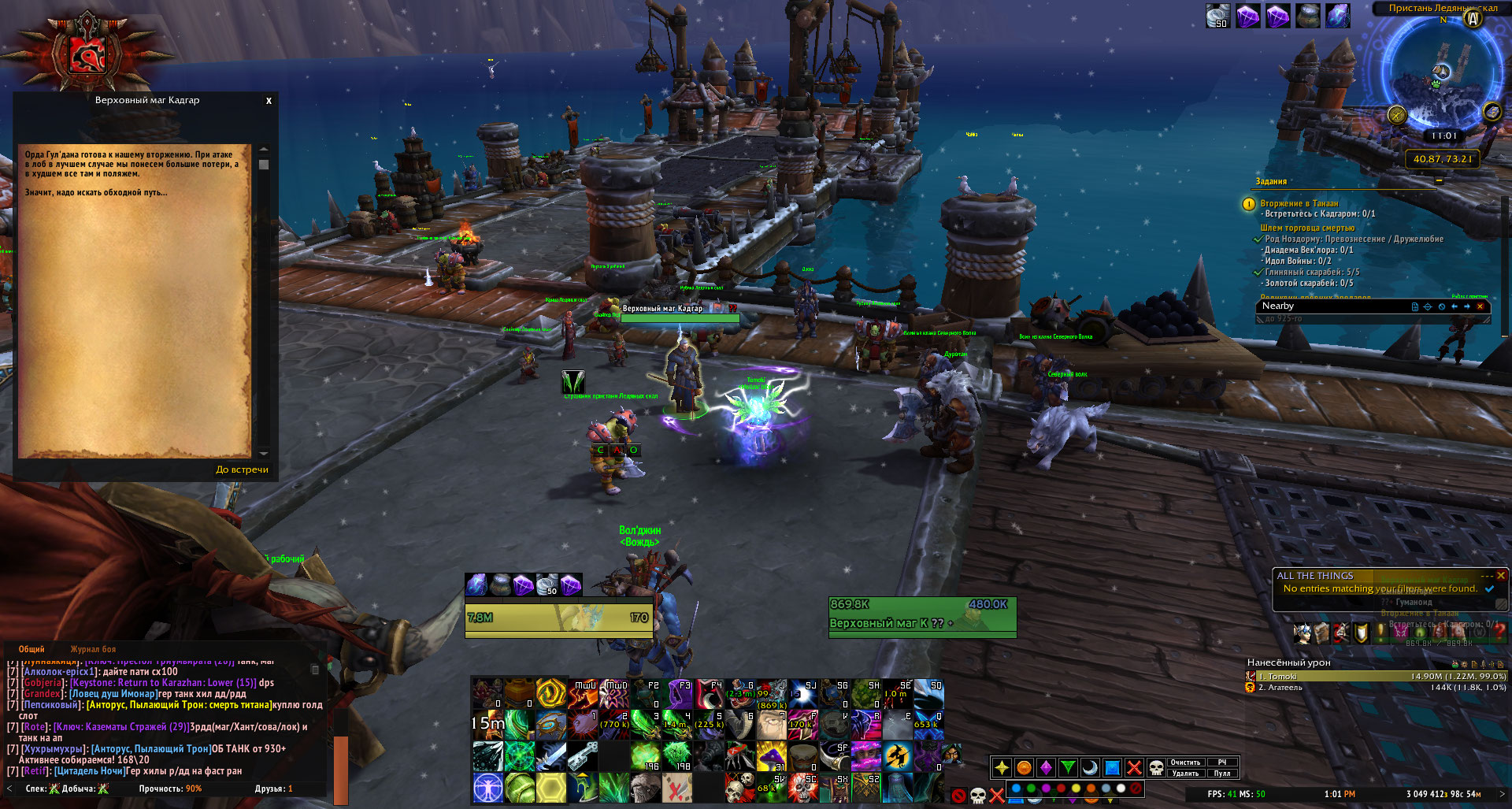Close the Nearby panel with red X

[x=1480, y=306]
